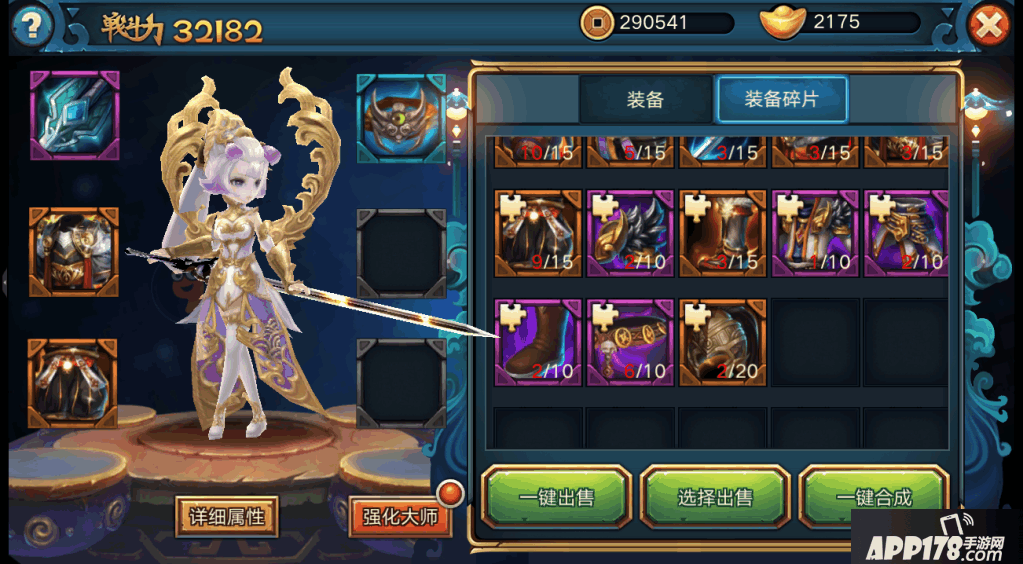Image resolution: width=1023 pixels, height=564 pixels.
Task: Select the equipped necklace accessory slot
Action: pyautogui.click(x=401, y=116)
